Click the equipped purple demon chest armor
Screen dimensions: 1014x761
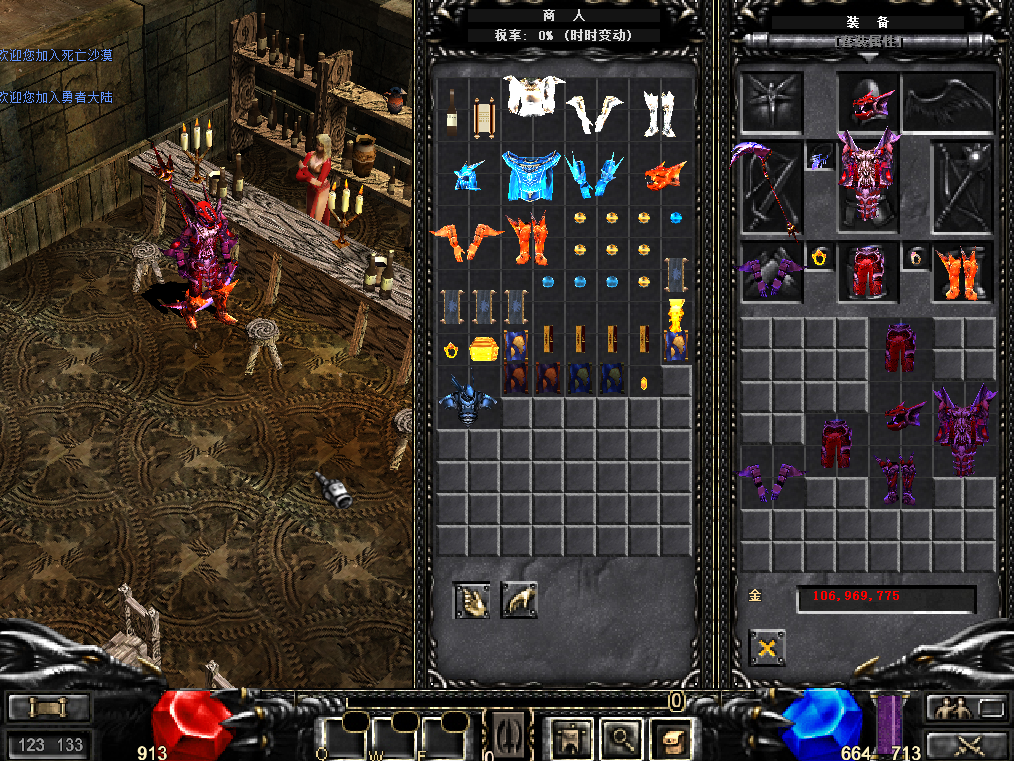867,180
